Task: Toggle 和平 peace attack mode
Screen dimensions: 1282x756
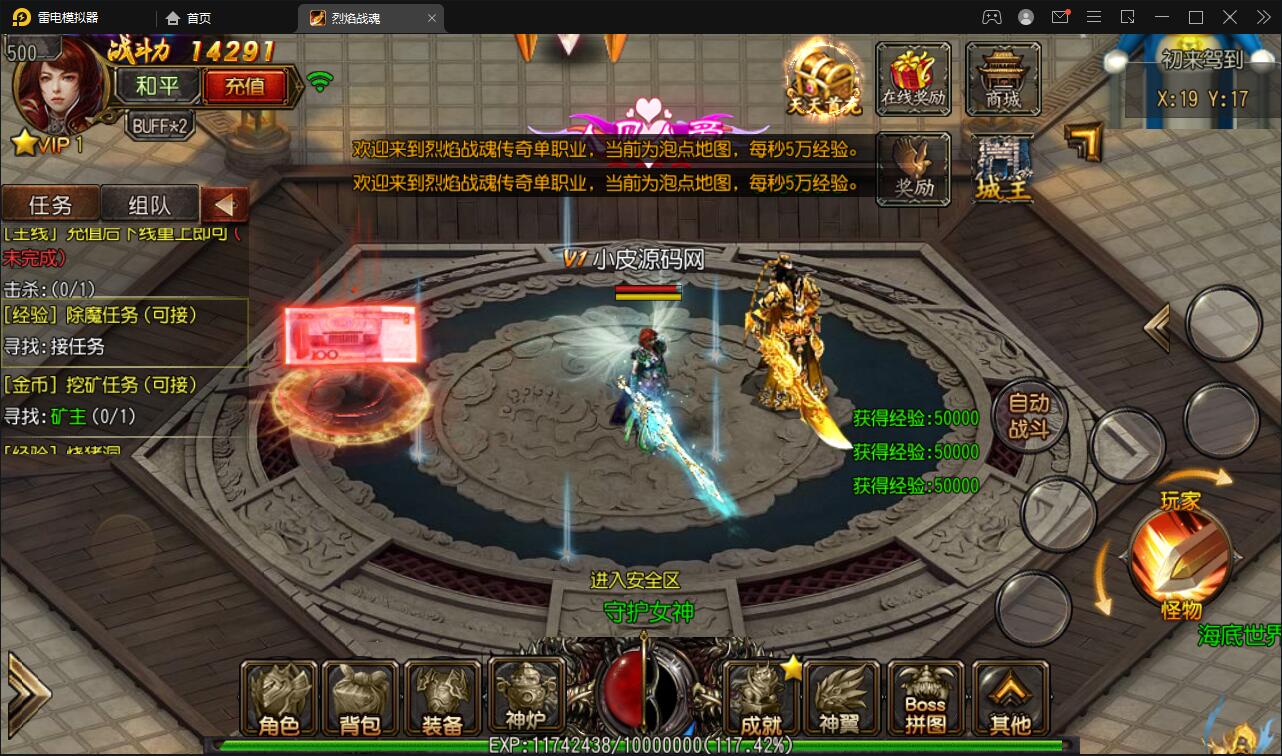Action: coord(156,86)
